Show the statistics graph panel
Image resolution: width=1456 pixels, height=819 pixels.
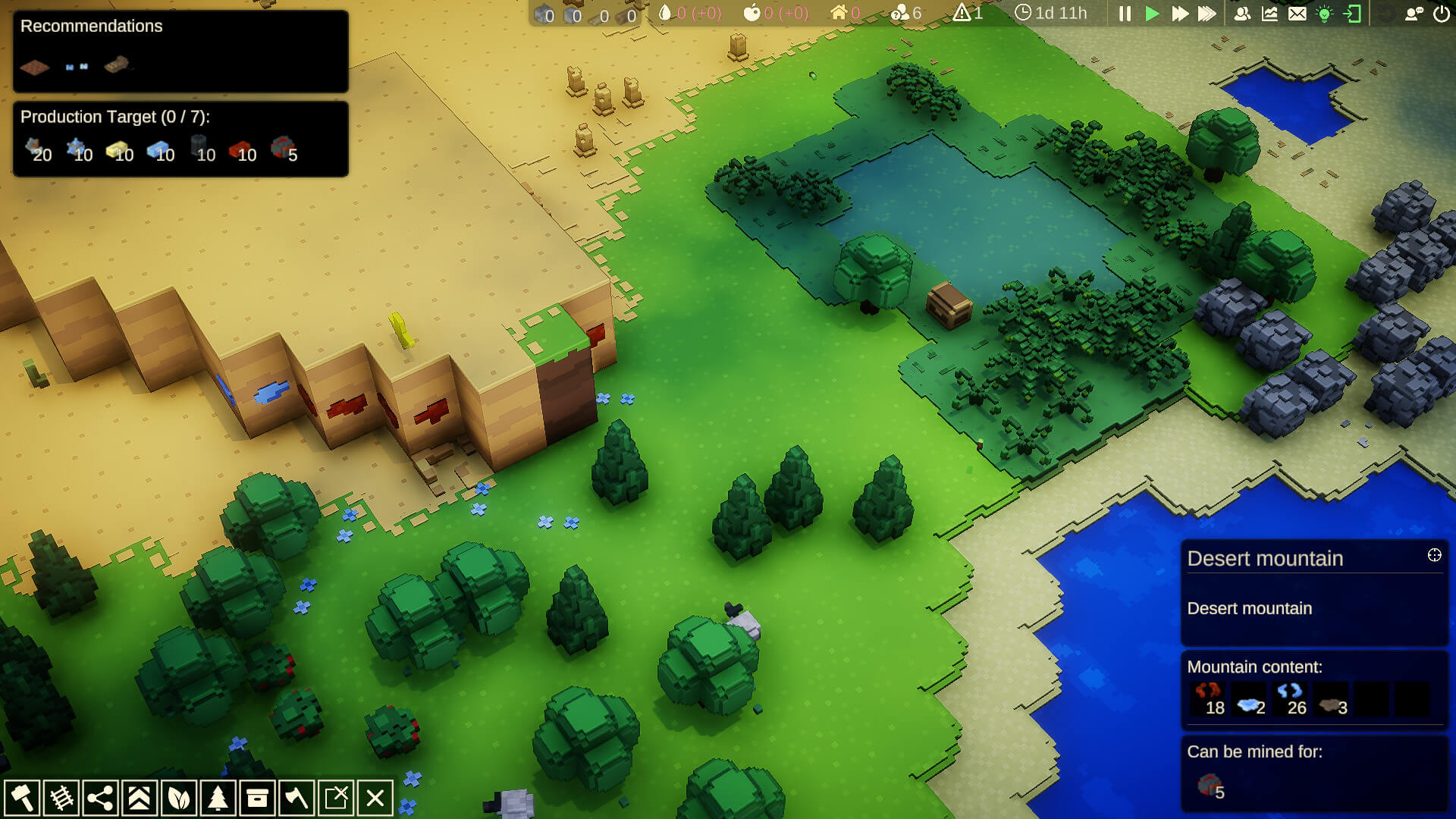(1269, 14)
